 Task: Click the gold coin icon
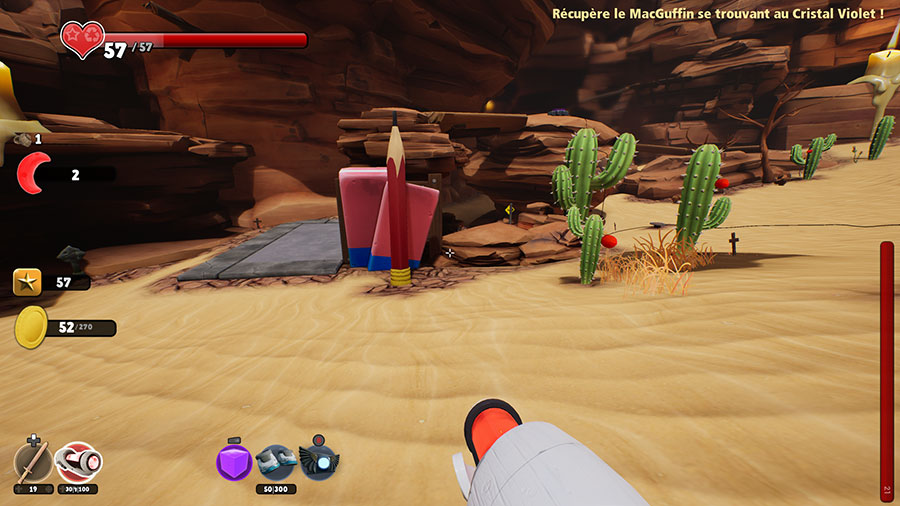click(31, 327)
